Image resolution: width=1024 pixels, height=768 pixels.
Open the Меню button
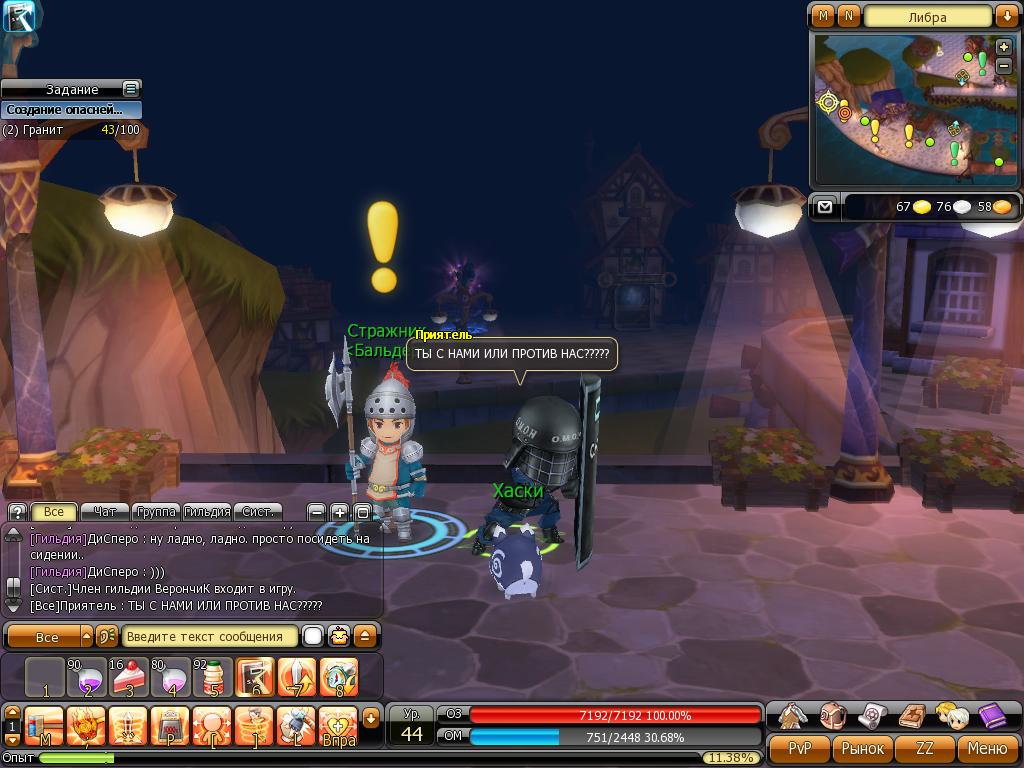[986, 748]
